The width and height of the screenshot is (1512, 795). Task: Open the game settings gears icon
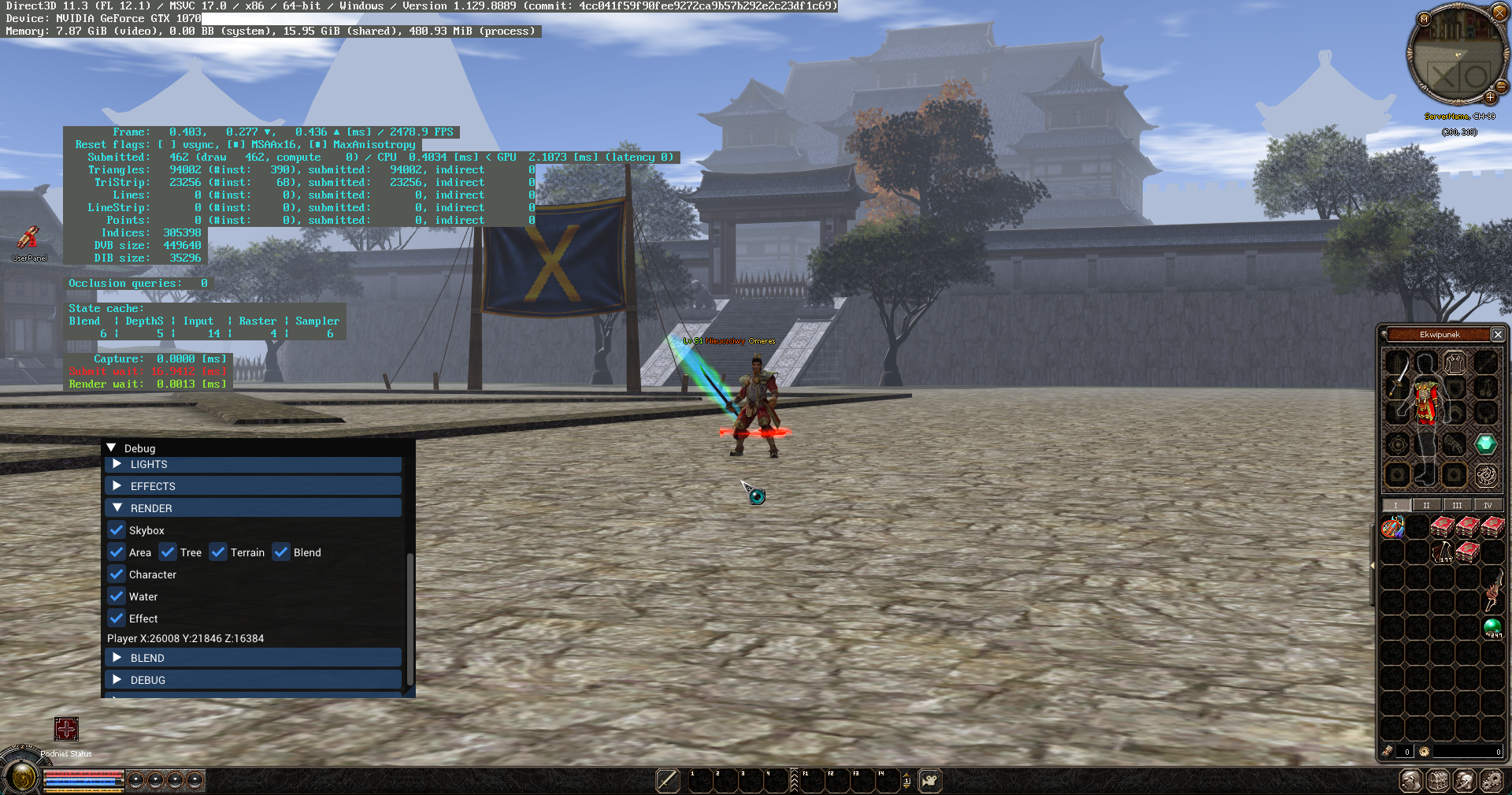pyautogui.click(x=1492, y=782)
